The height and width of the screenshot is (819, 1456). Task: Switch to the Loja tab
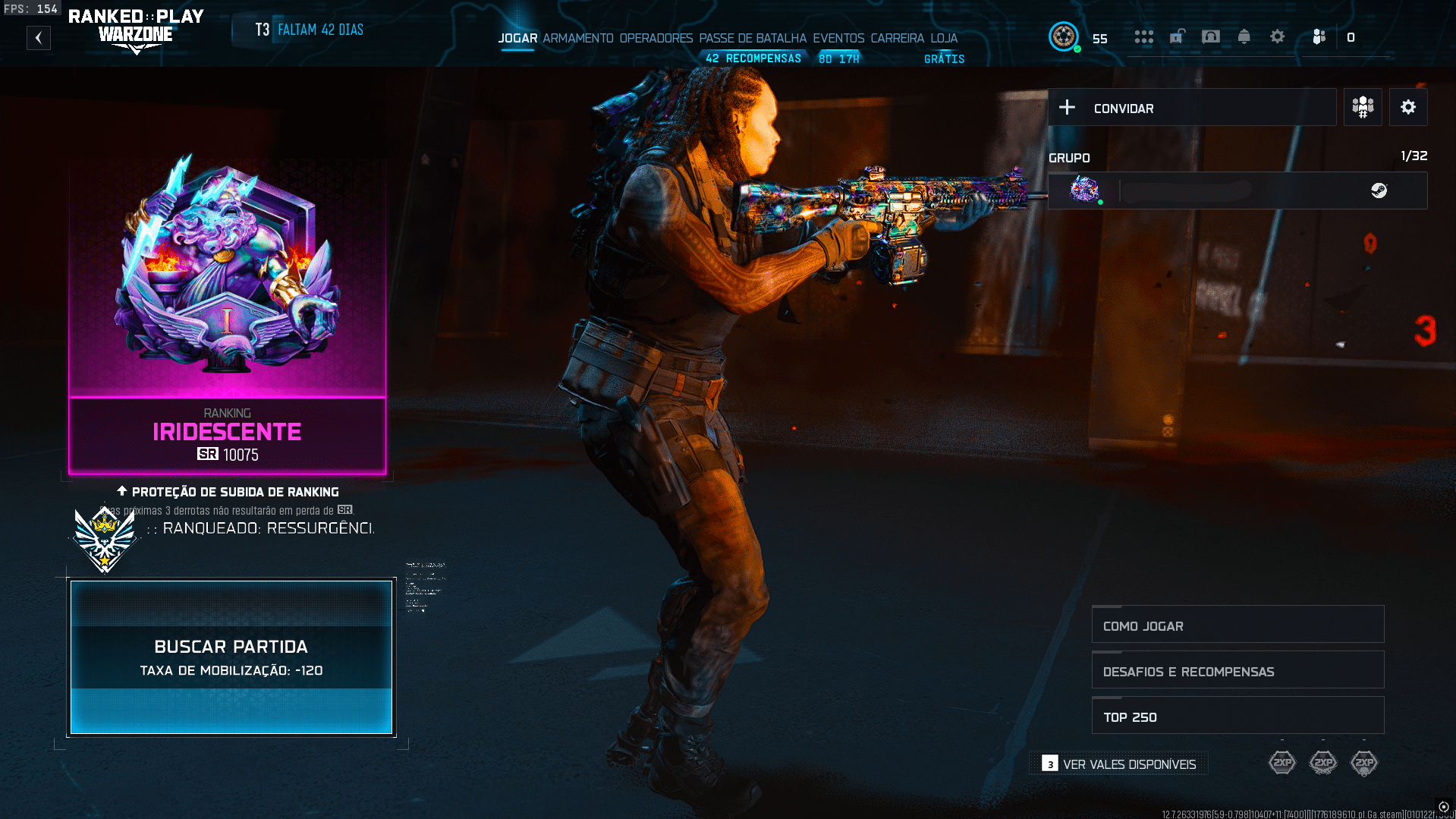(944, 37)
